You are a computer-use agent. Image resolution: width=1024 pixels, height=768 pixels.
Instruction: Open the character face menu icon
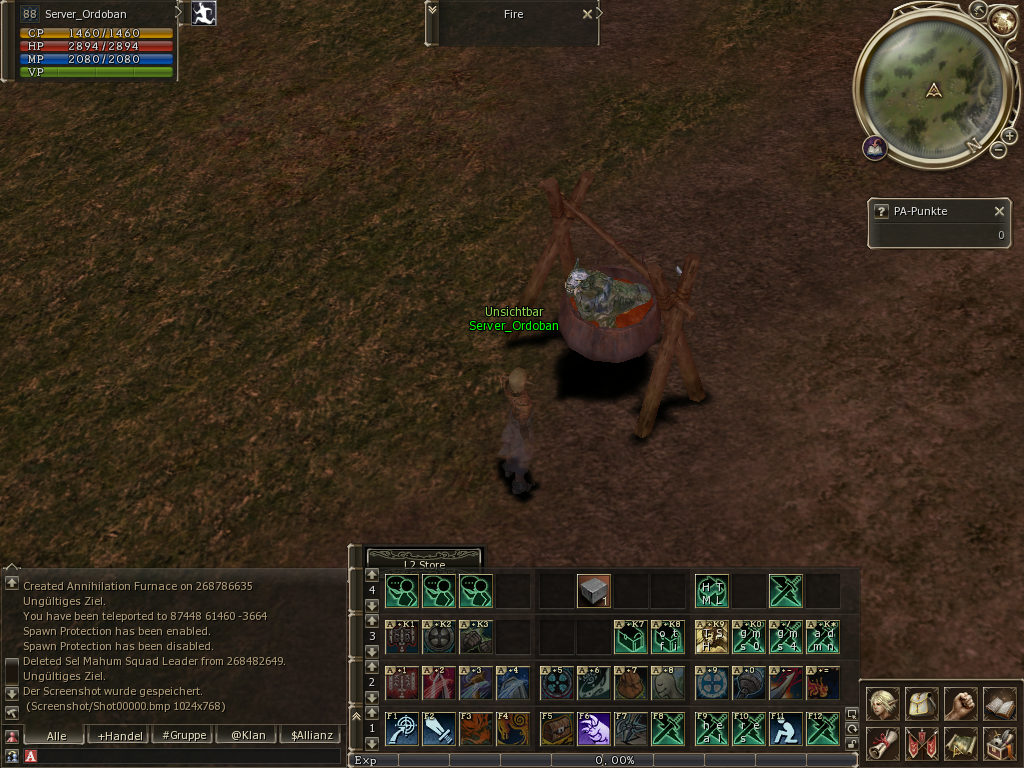tap(882, 703)
